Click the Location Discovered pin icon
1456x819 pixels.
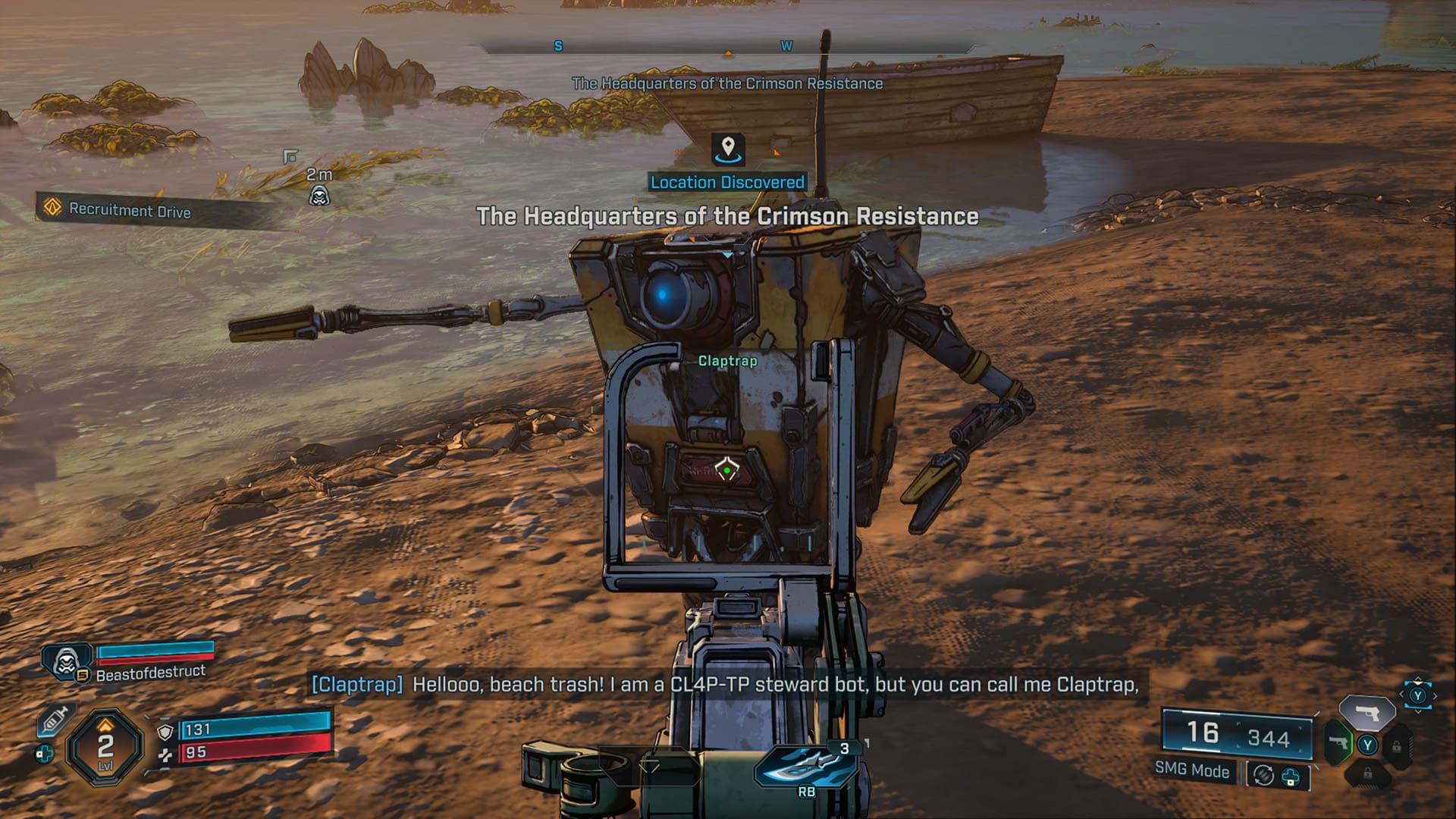click(727, 150)
